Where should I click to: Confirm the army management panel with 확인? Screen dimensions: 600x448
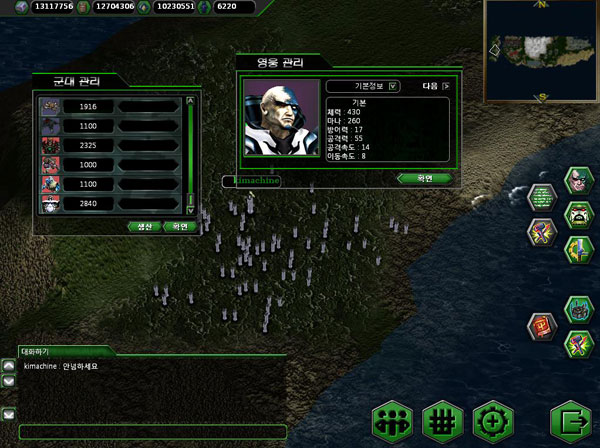[180, 226]
